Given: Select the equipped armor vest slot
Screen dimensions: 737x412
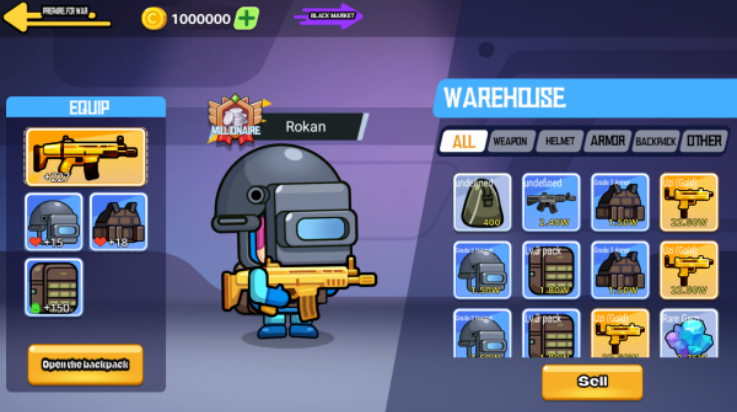Looking at the screenshot, I should point(119,221).
